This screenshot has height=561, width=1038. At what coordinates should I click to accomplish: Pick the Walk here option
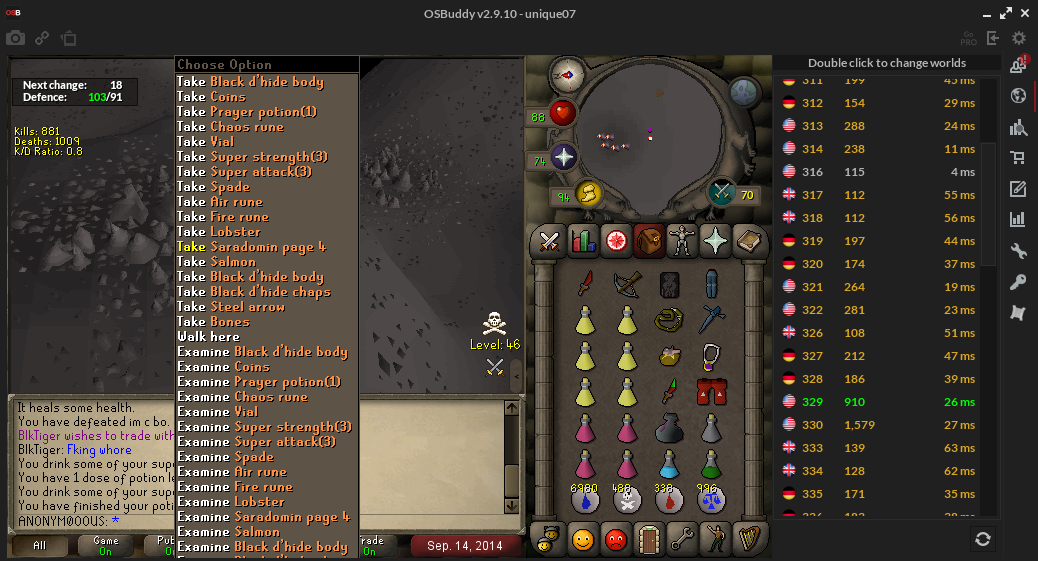(x=209, y=337)
